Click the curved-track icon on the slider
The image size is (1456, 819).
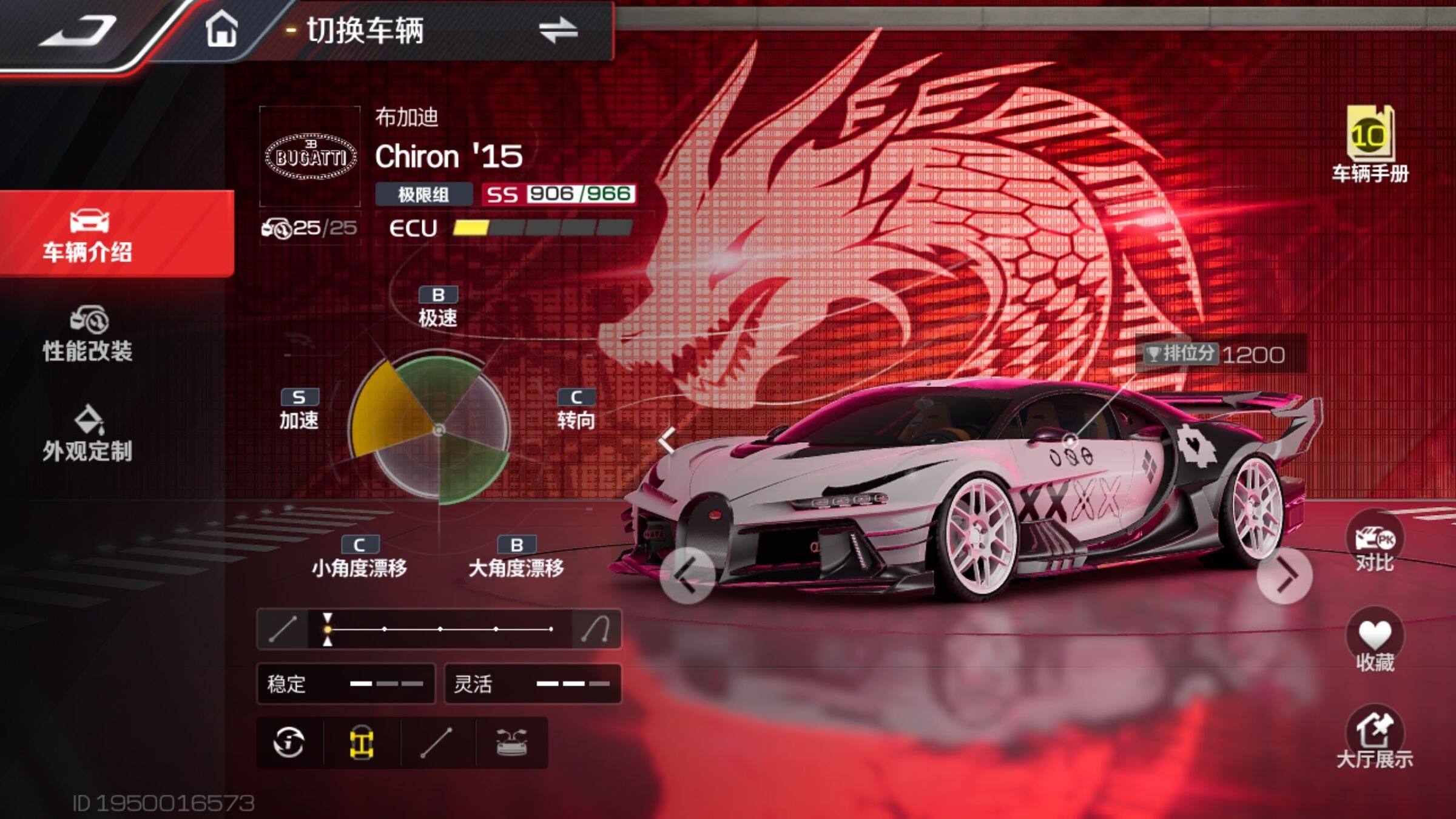(595, 629)
